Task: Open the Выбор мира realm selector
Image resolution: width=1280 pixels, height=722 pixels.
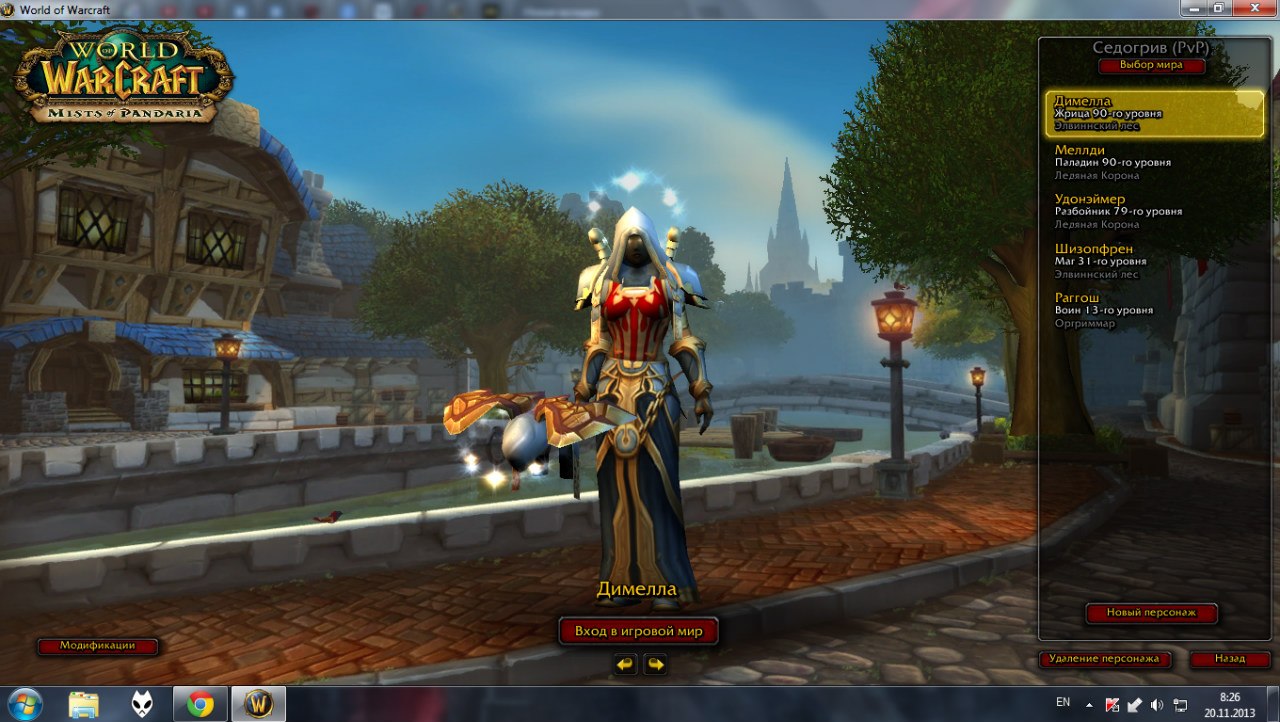Action: click(x=1151, y=65)
